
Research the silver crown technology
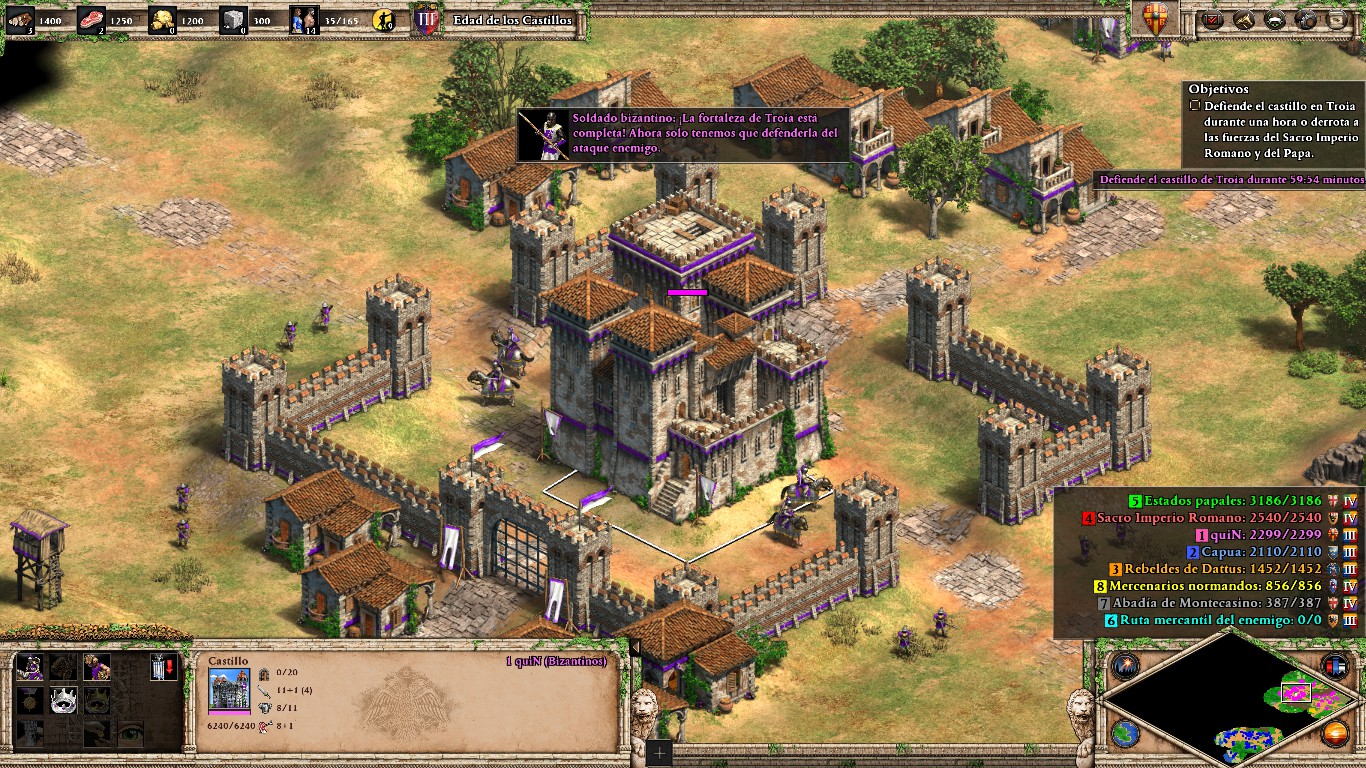point(63,700)
